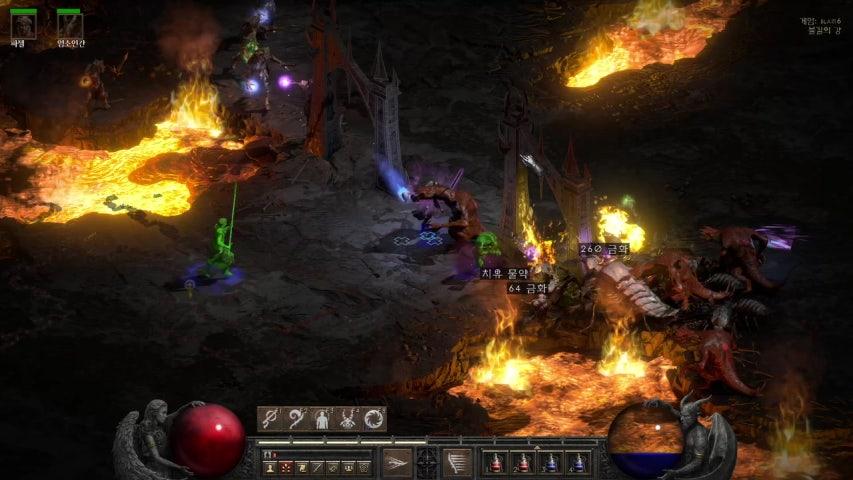The image size is (853, 480).
Task: Pick up the 260 금화 gold label
Action: [x=602, y=249]
